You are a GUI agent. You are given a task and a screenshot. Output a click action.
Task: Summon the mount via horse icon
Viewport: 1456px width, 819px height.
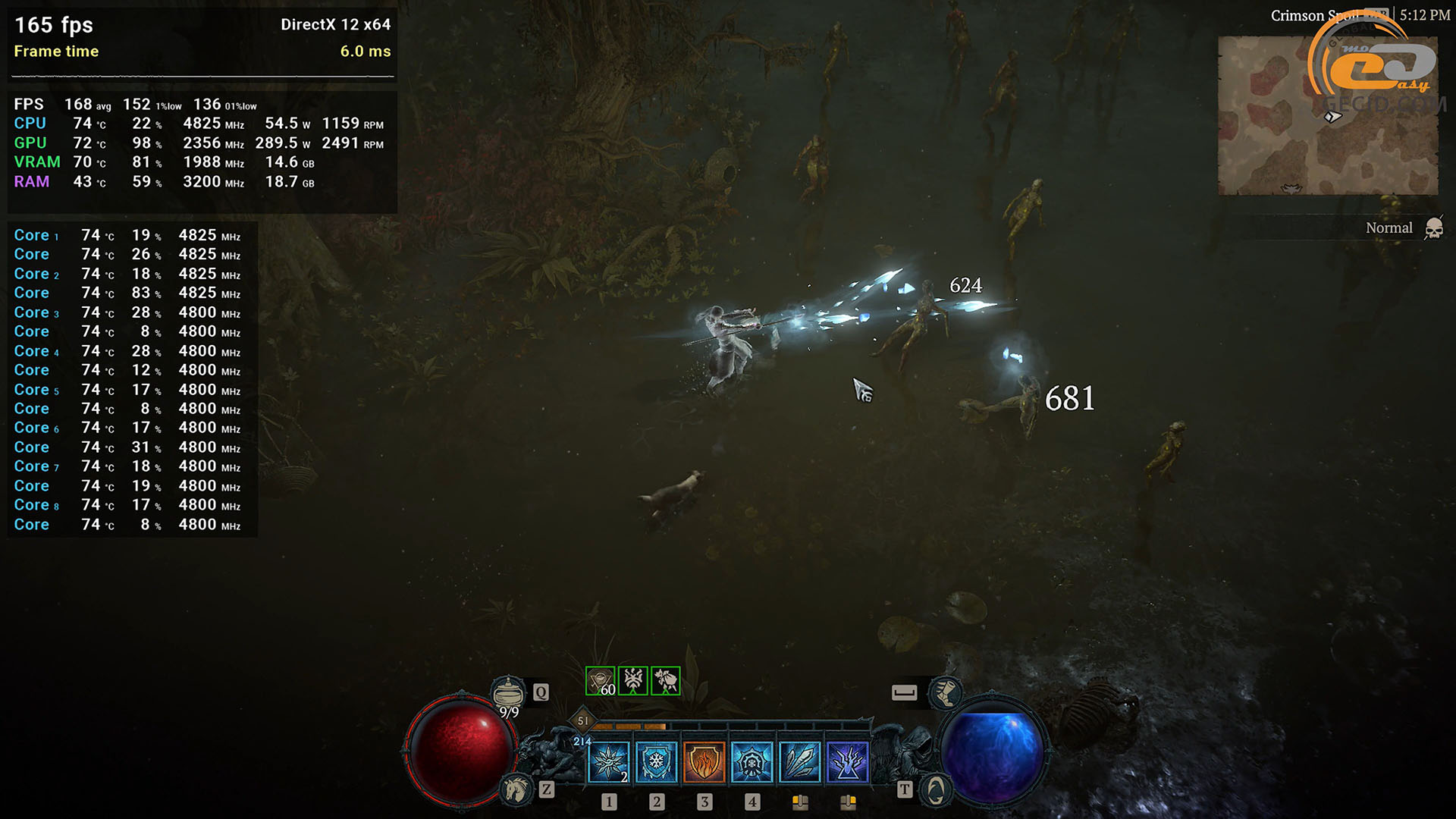517,790
